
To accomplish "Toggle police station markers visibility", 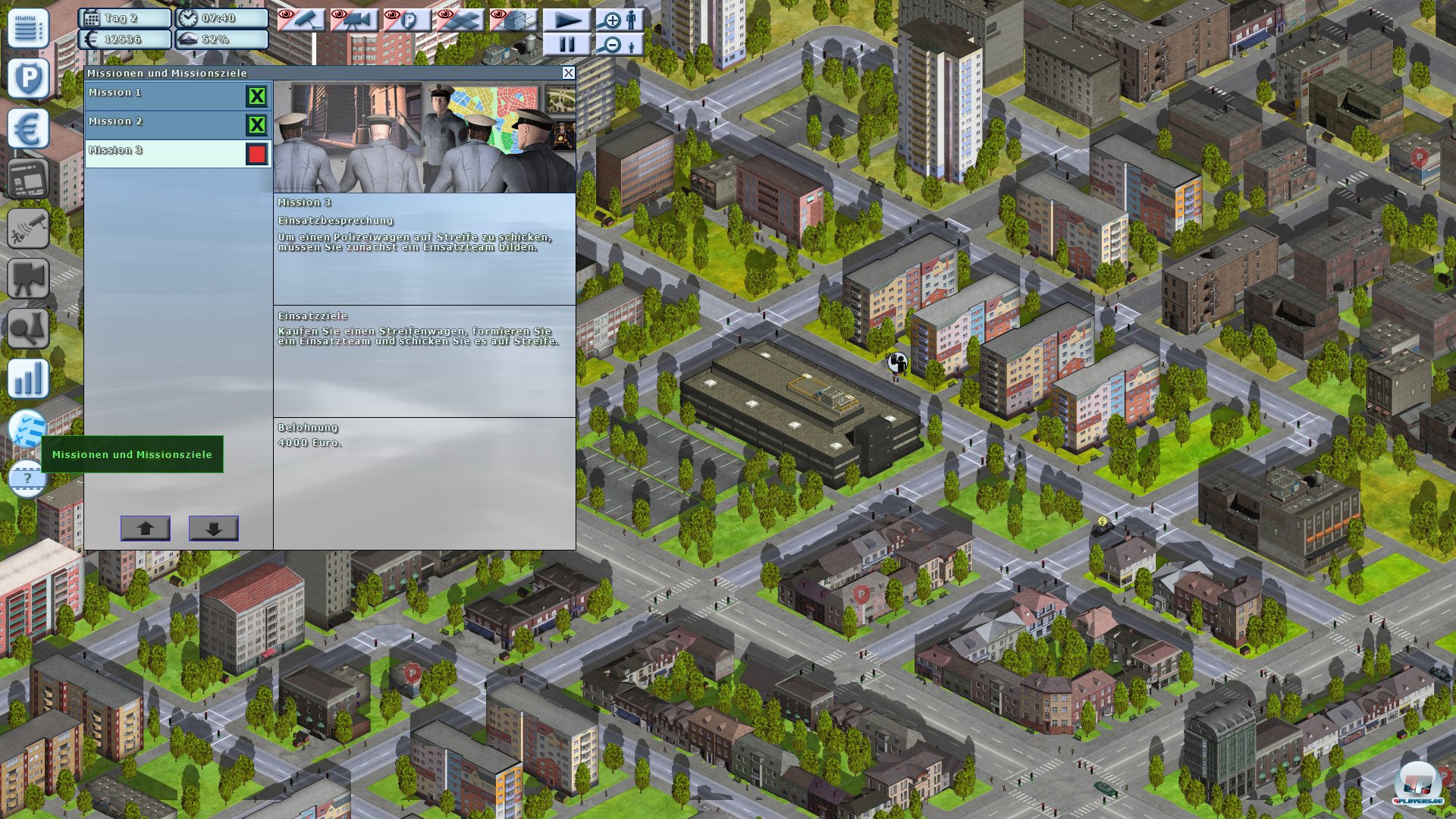I will pos(407,20).
